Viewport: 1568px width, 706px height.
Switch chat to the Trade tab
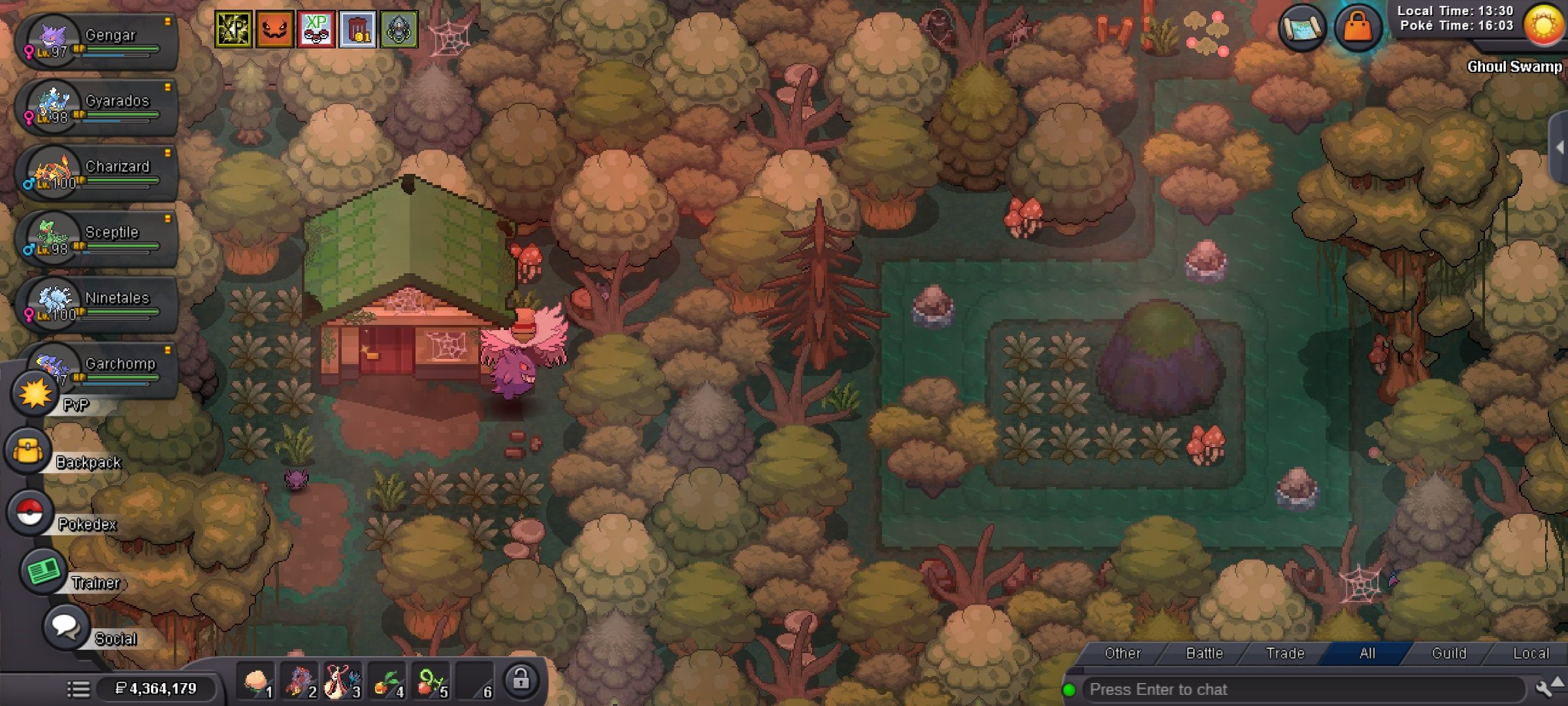1285,653
